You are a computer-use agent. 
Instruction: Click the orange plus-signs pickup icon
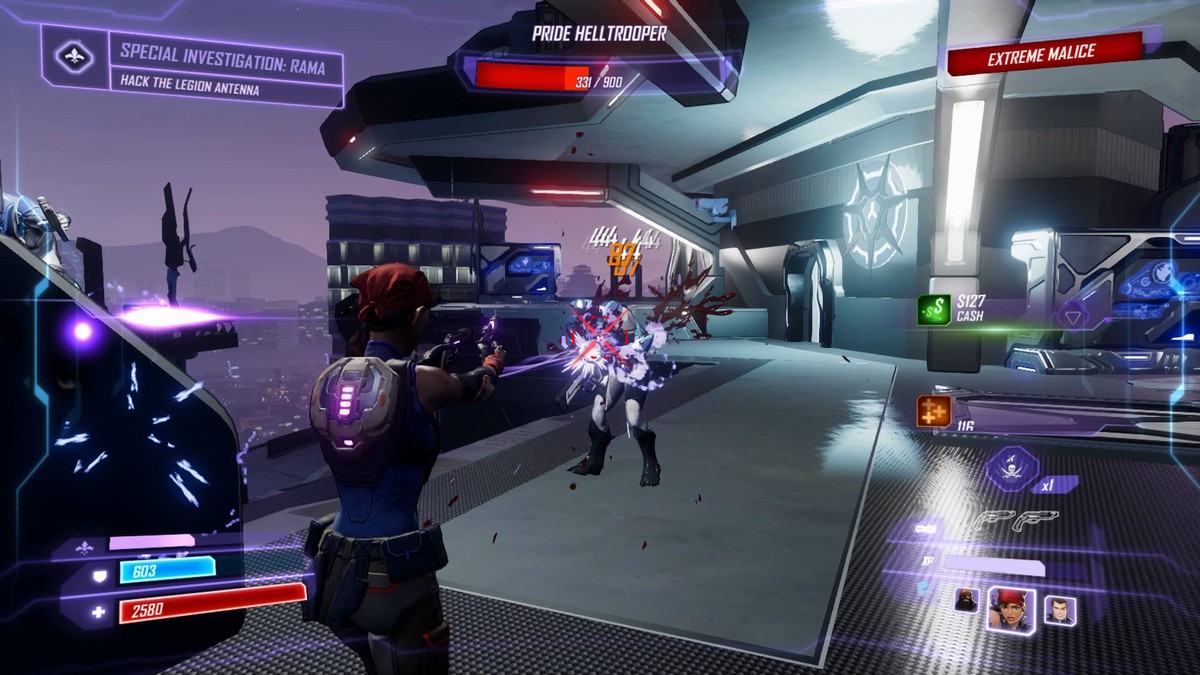pos(934,411)
